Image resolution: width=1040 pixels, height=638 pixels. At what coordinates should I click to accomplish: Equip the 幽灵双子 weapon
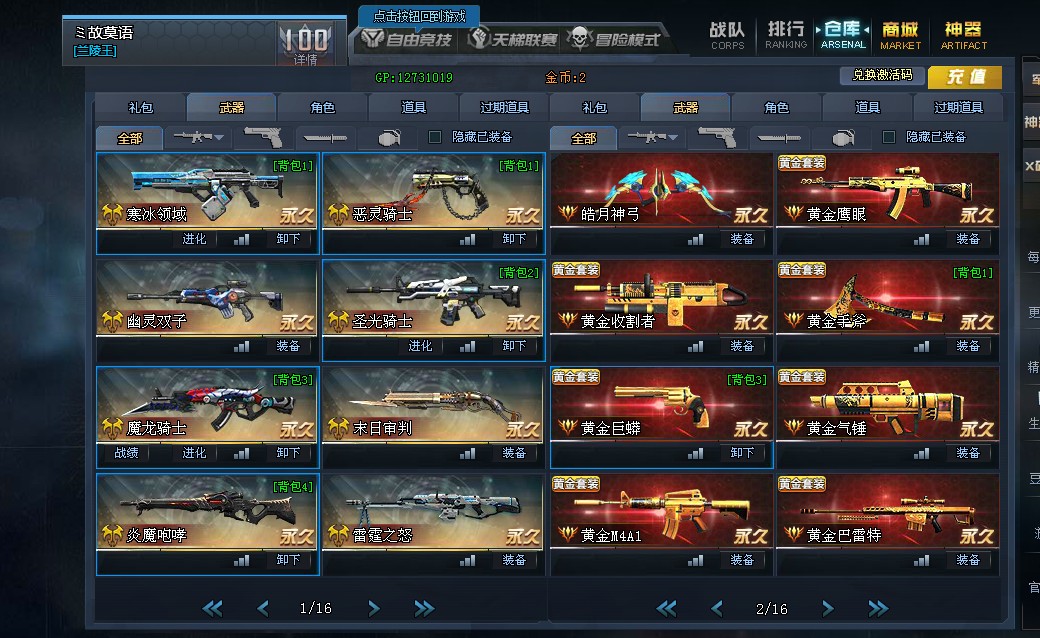tap(288, 346)
